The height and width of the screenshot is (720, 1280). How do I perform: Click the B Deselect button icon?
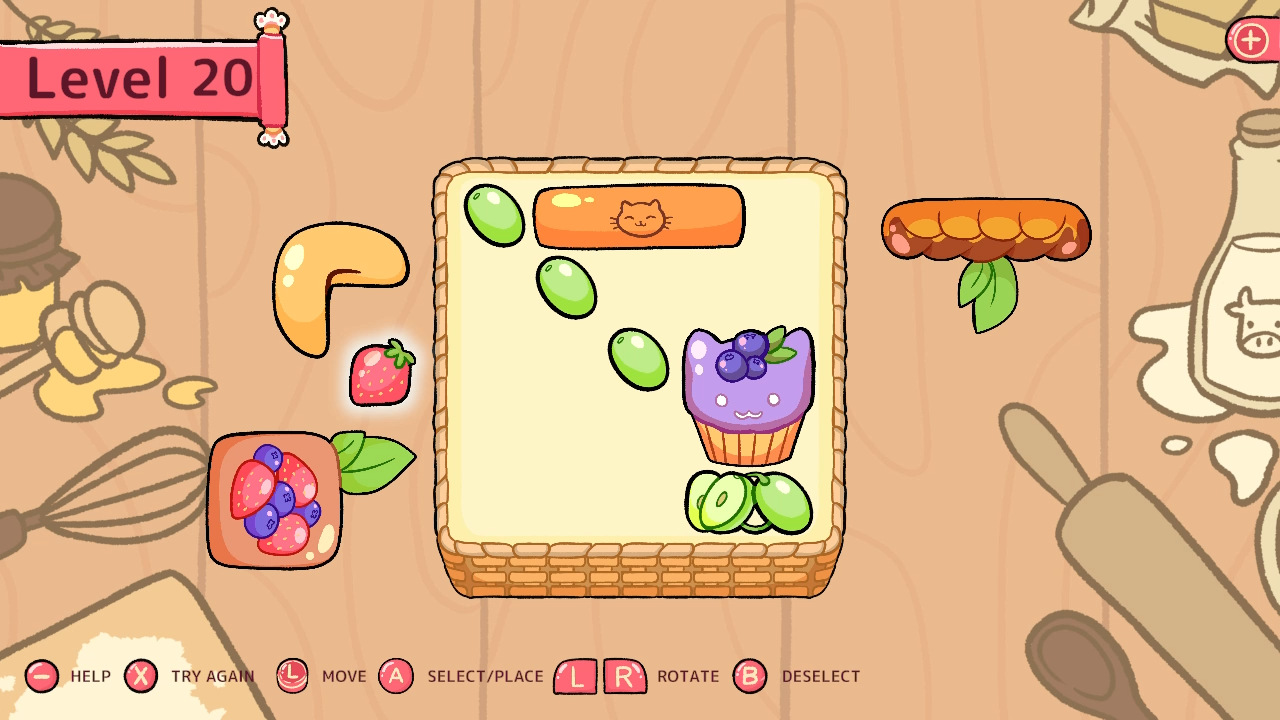coord(749,676)
